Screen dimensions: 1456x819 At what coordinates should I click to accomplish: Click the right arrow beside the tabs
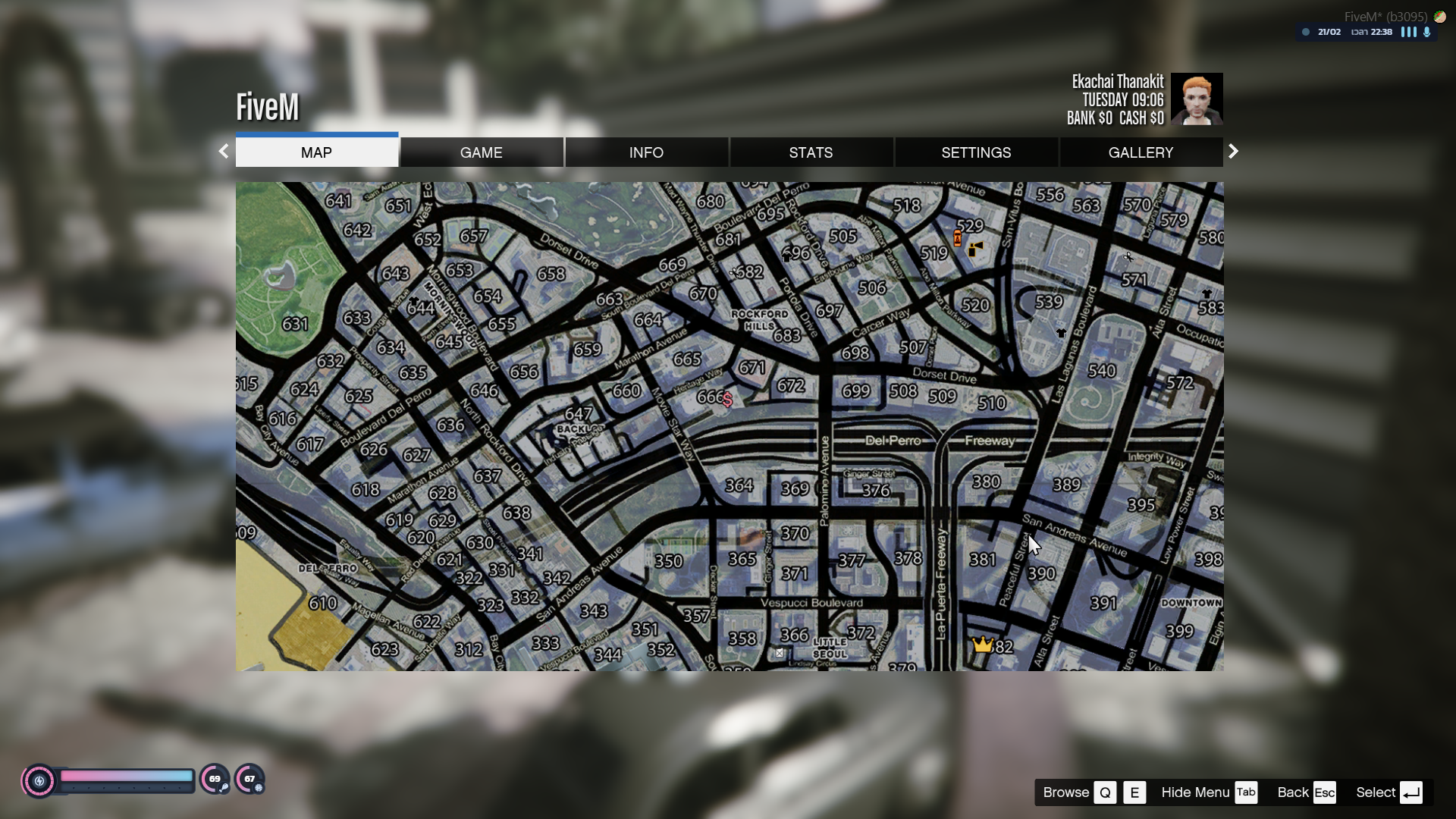(1233, 152)
